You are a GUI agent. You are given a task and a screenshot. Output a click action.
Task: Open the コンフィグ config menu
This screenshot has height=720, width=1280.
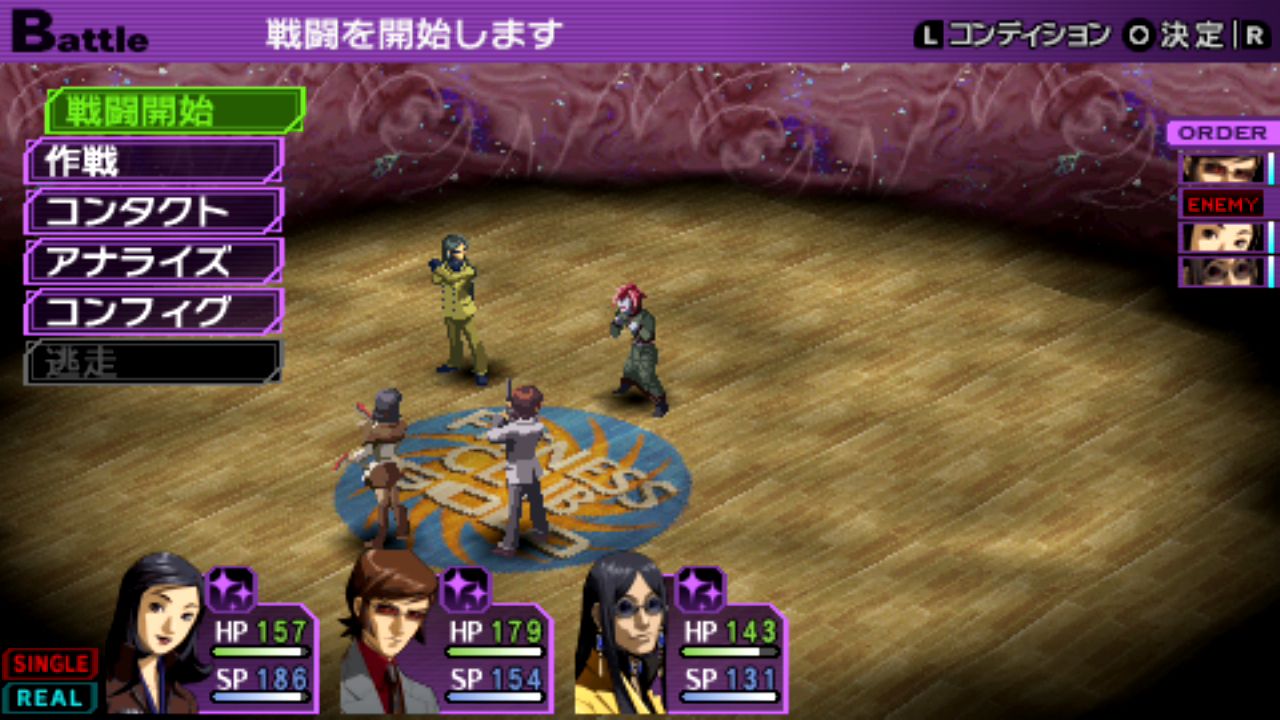click(x=154, y=311)
